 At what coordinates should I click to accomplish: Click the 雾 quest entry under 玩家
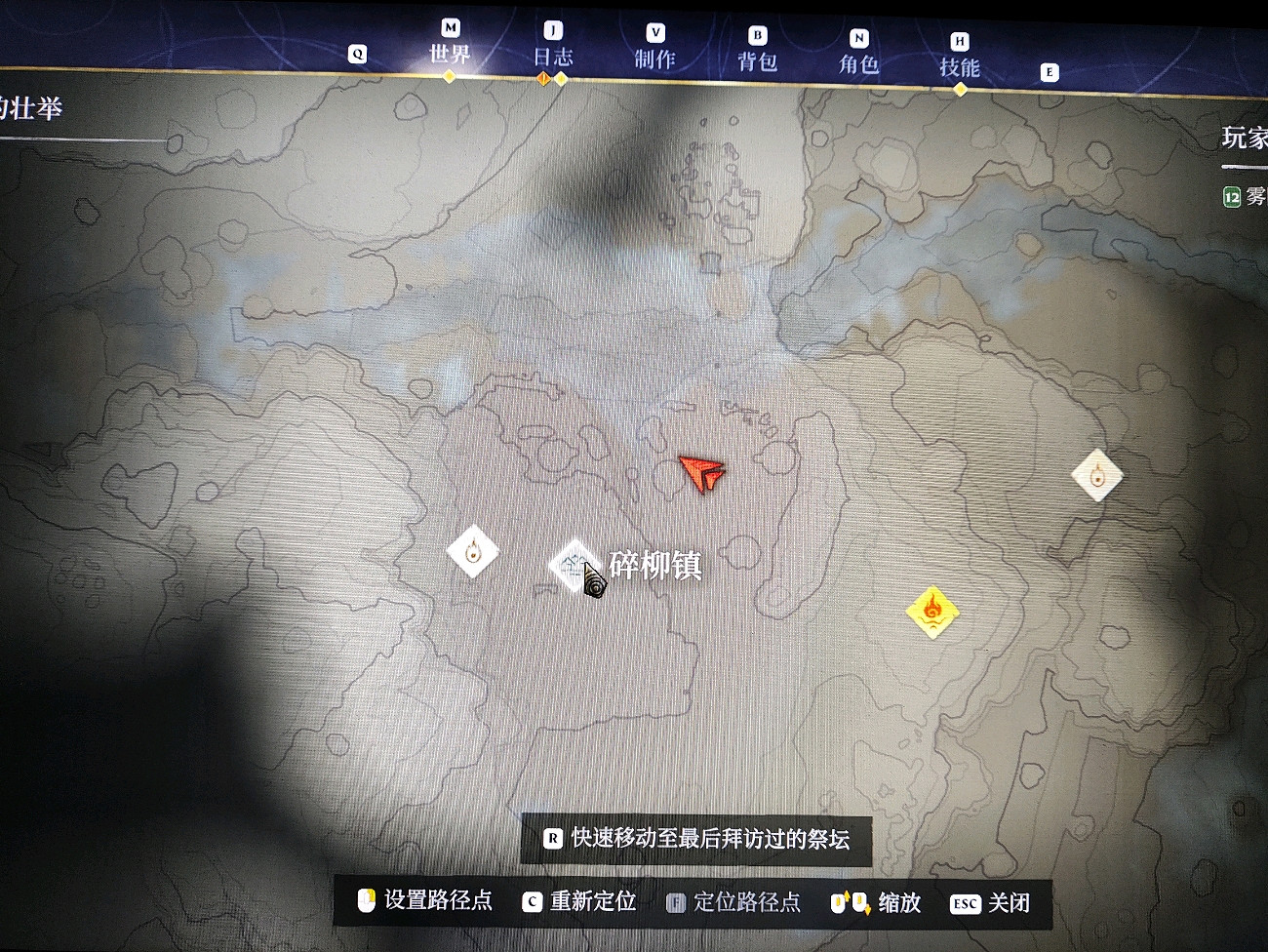point(1248,195)
